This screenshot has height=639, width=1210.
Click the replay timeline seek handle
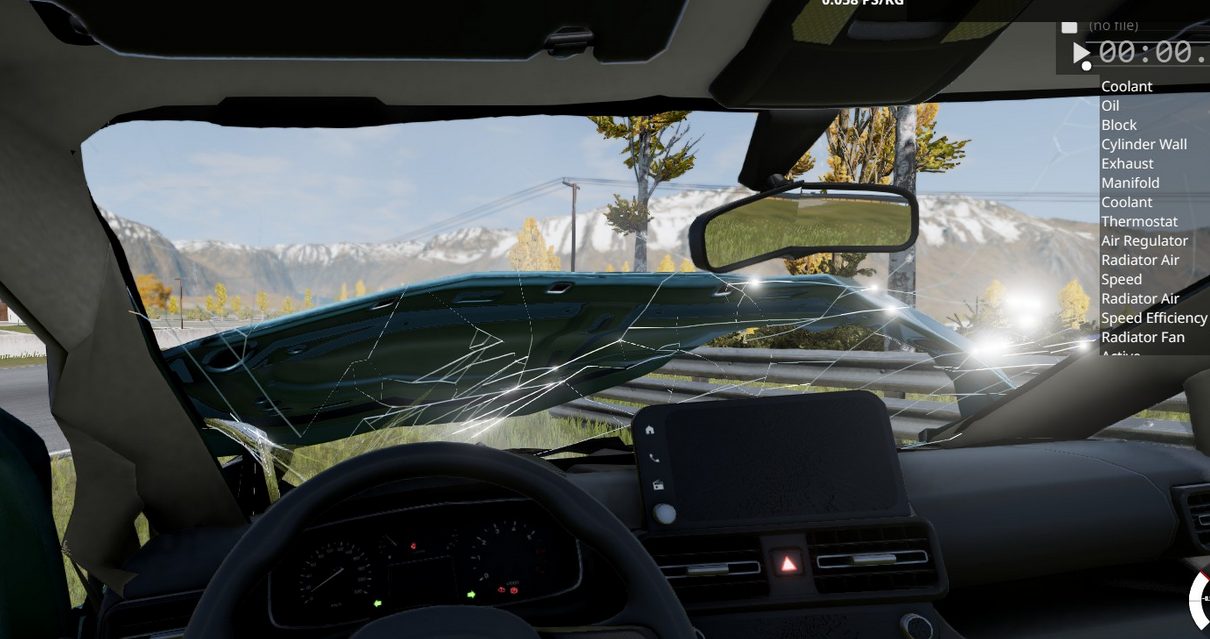(1087, 67)
